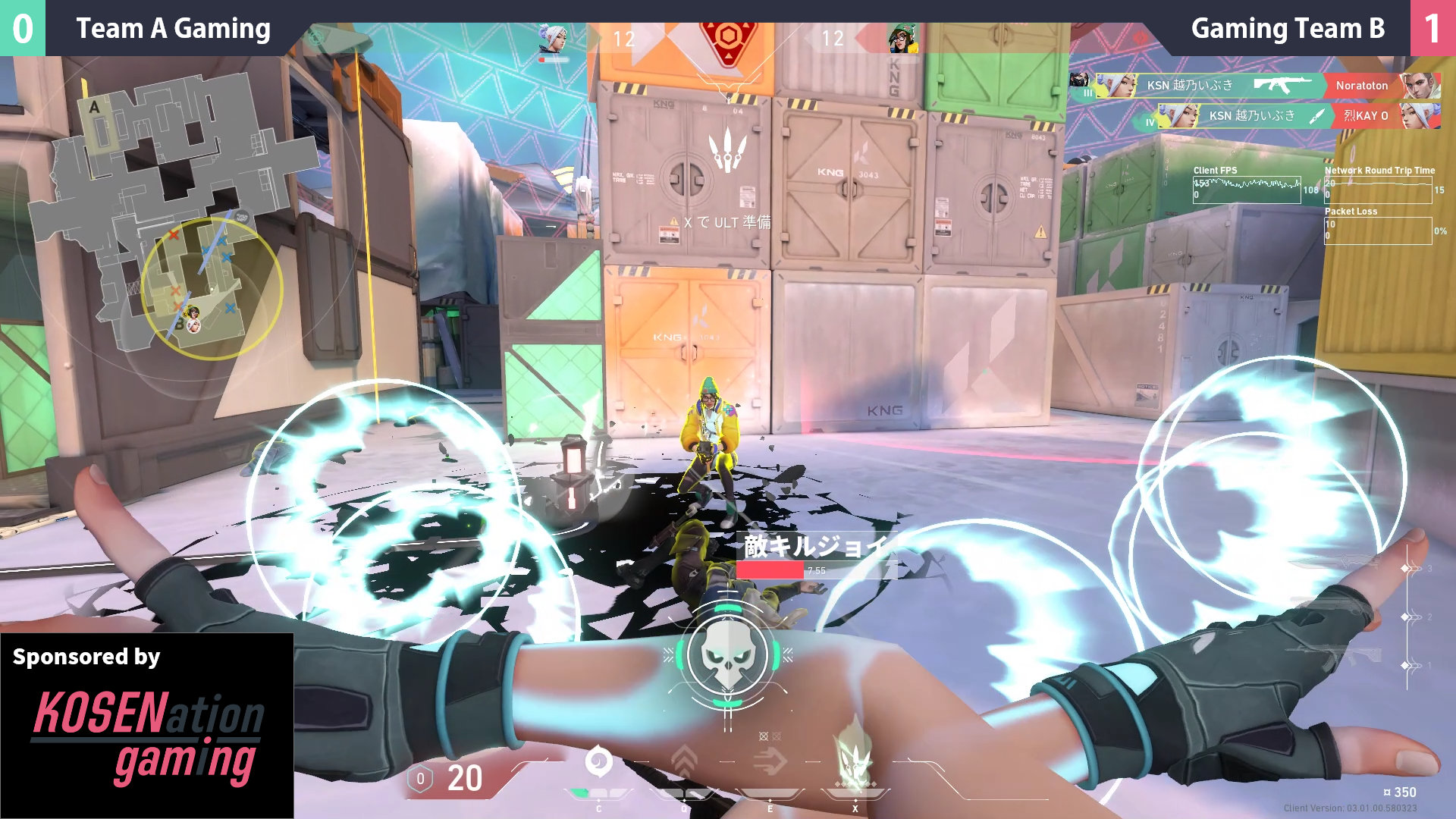Trigger Jett's Tailwind dash ability icon
The image size is (1456, 819).
(770, 762)
